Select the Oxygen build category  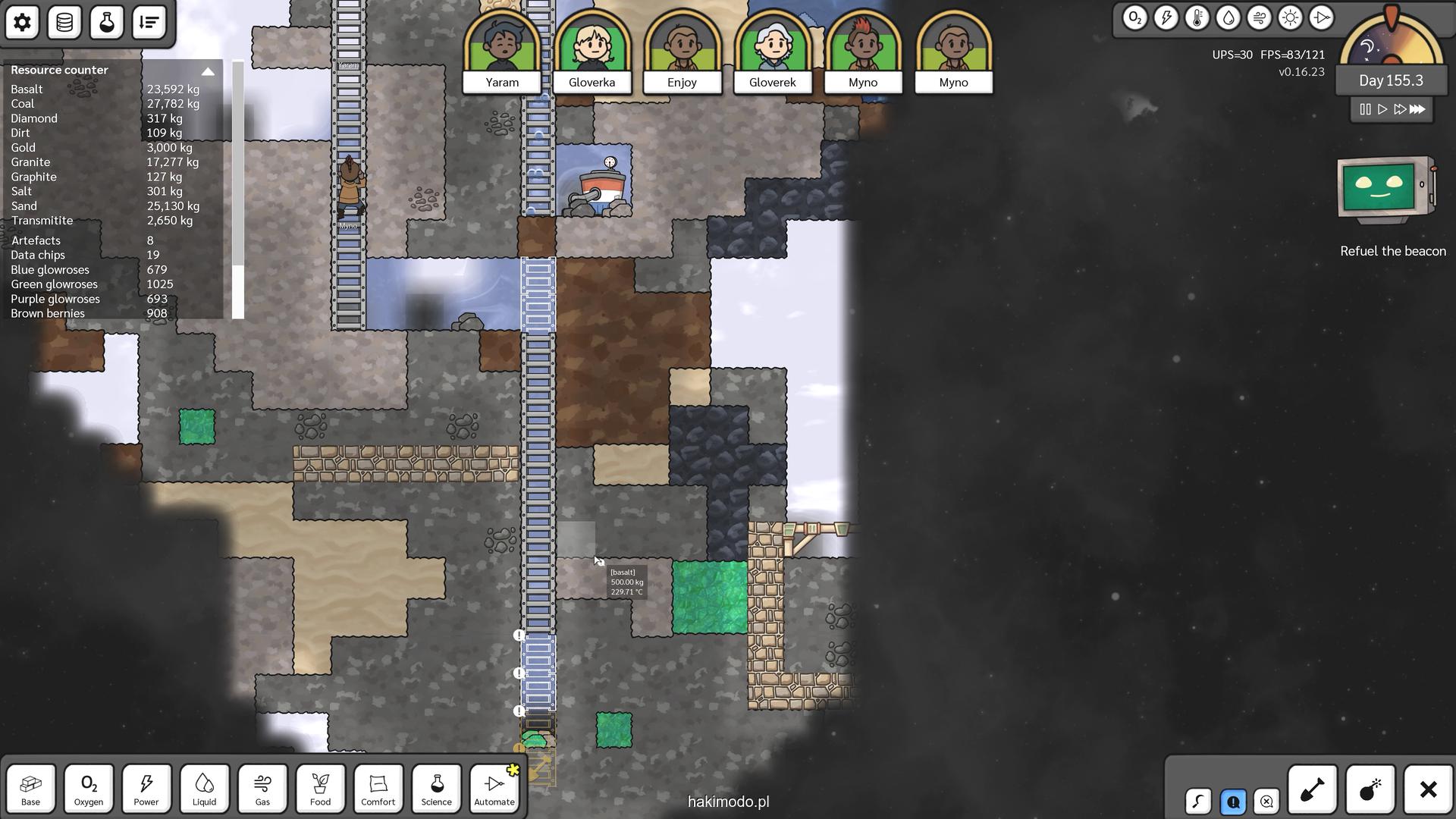89,789
